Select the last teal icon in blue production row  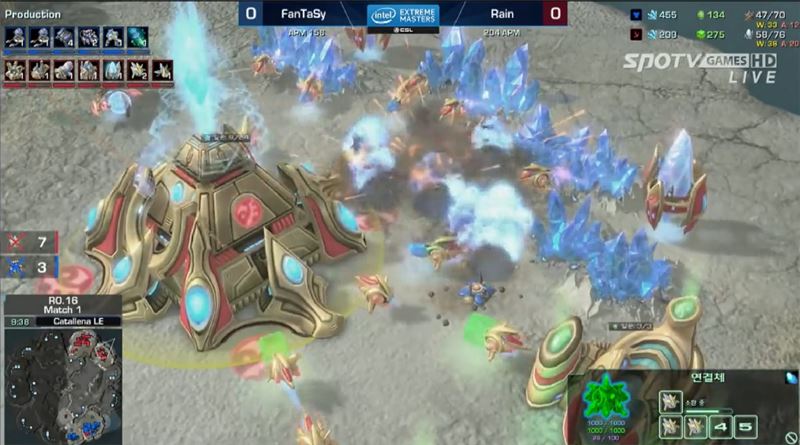(137, 37)
